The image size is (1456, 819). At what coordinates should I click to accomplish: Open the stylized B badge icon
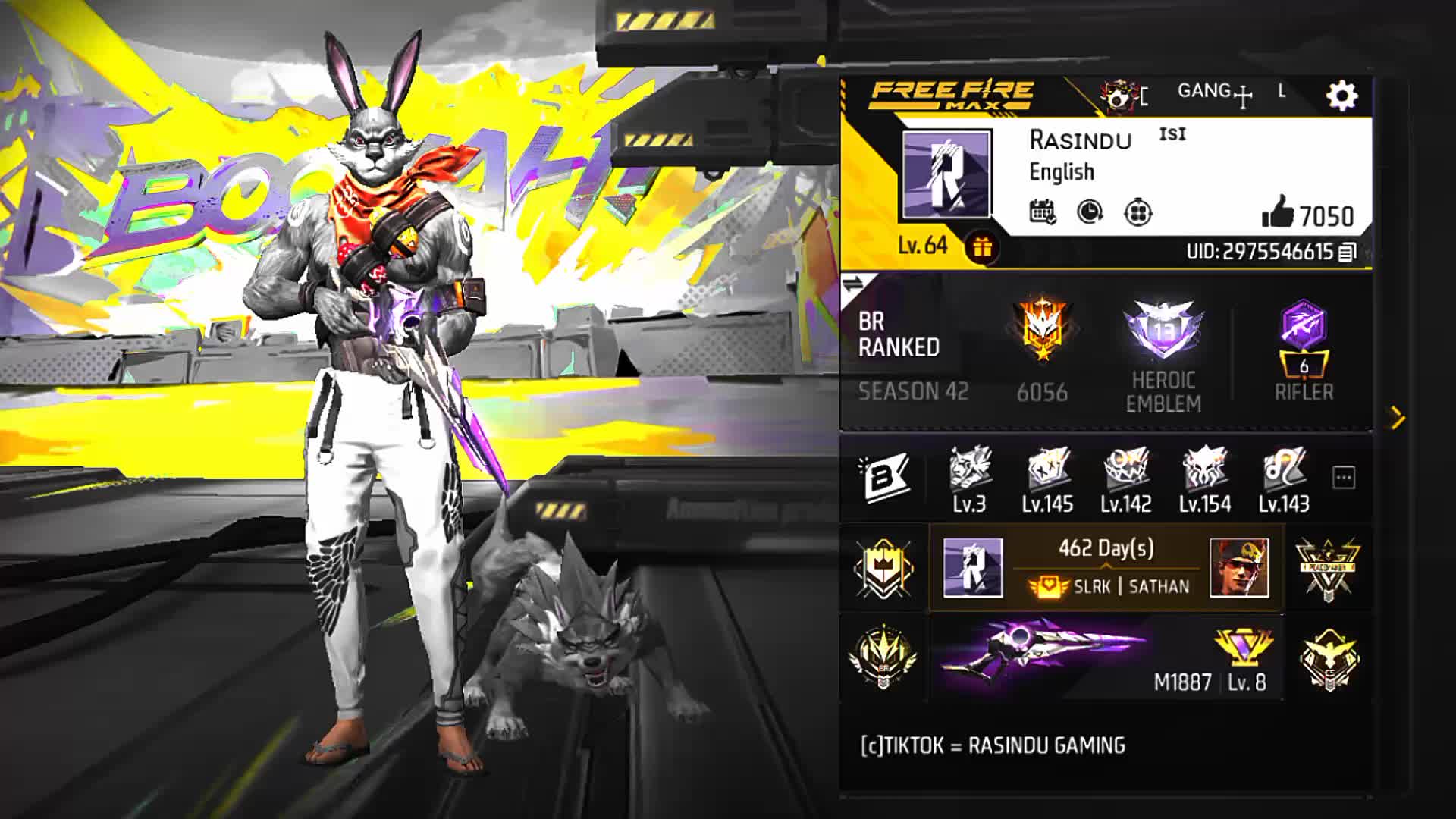[883, 478]
